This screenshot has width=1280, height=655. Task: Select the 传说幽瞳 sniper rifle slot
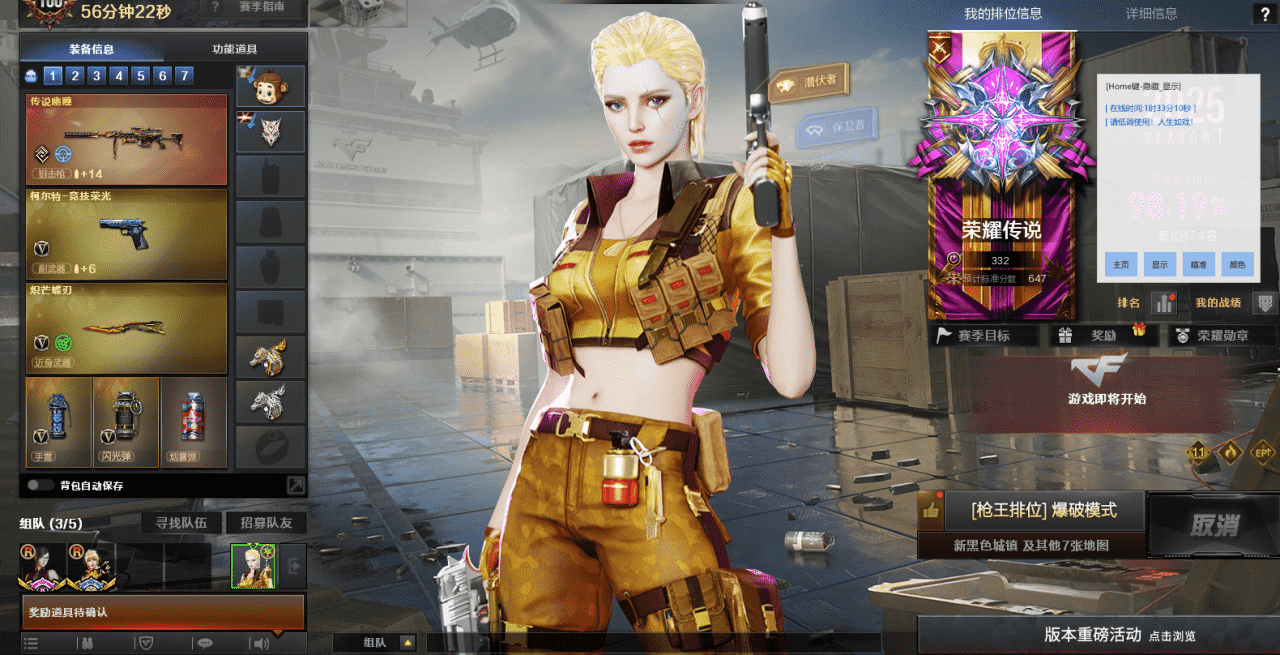click(127, 139)
